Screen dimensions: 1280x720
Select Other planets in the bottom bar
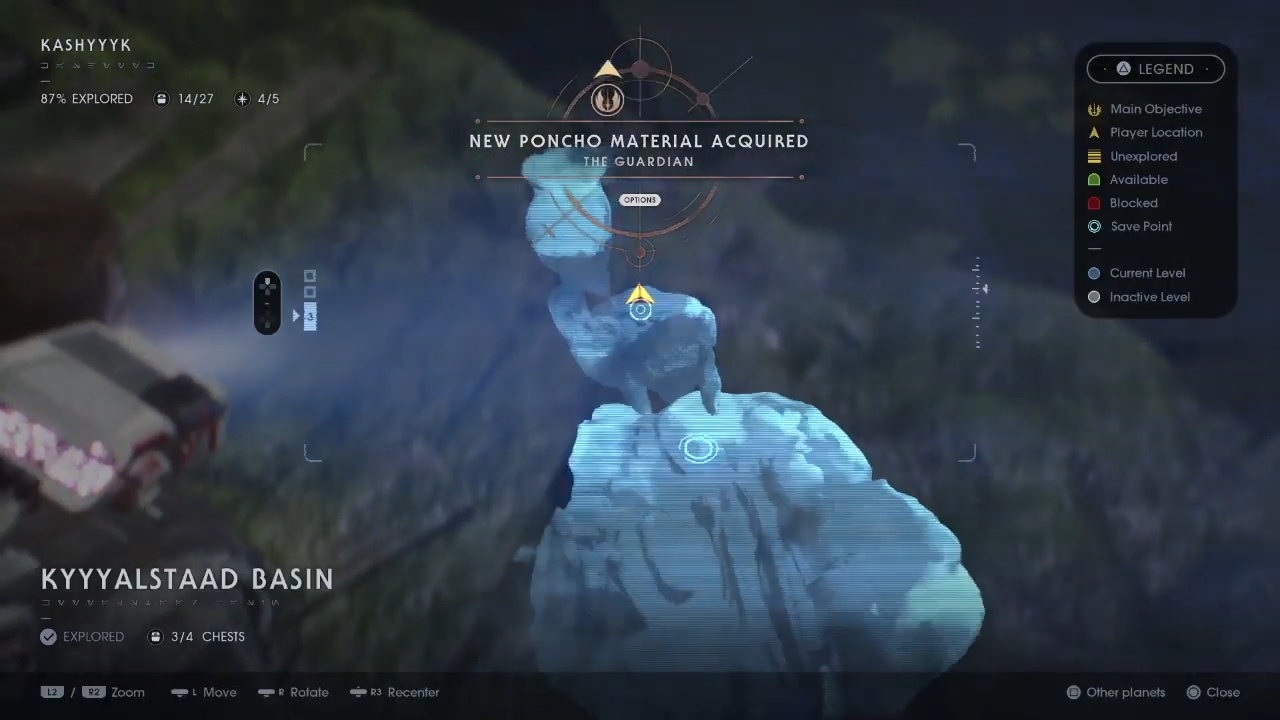click(x=1125, y=692)
